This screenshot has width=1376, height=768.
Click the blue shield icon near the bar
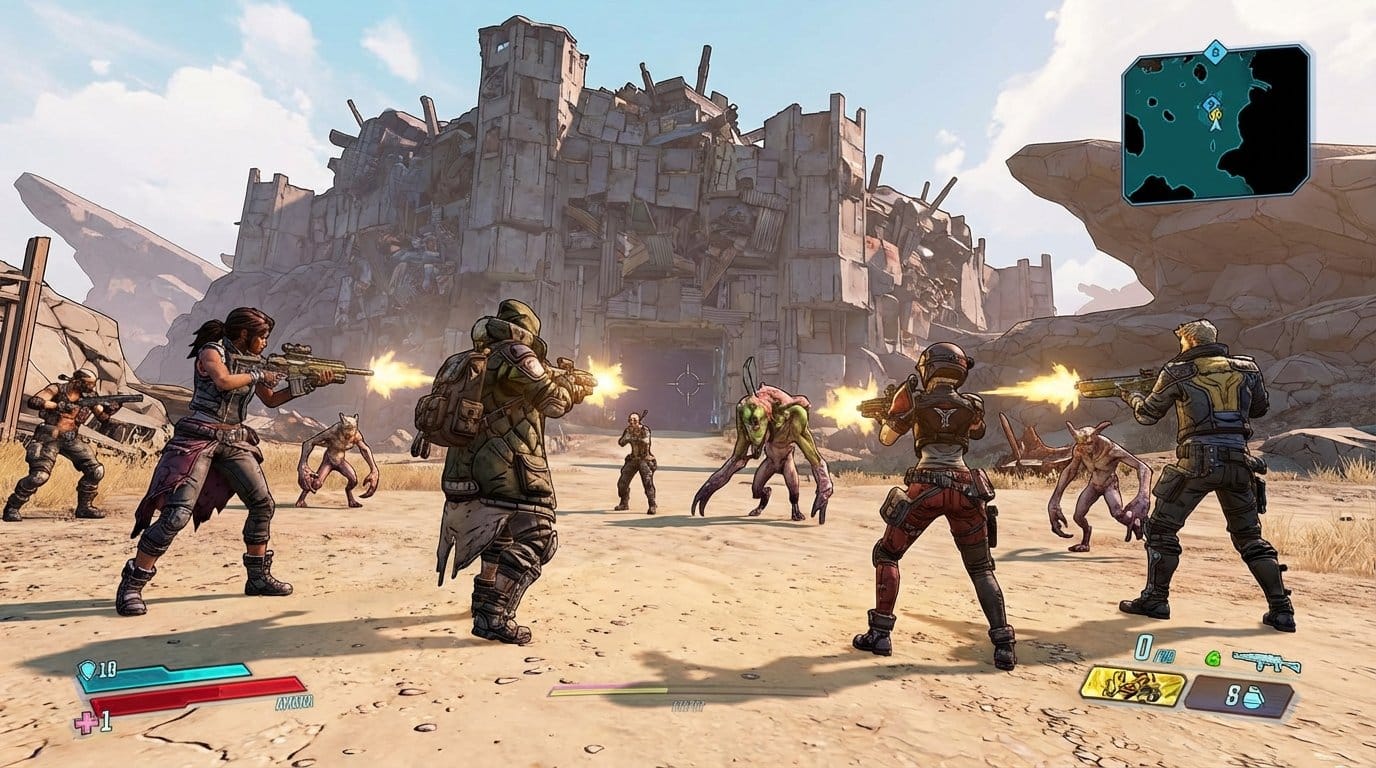click(x=86, y=669)
